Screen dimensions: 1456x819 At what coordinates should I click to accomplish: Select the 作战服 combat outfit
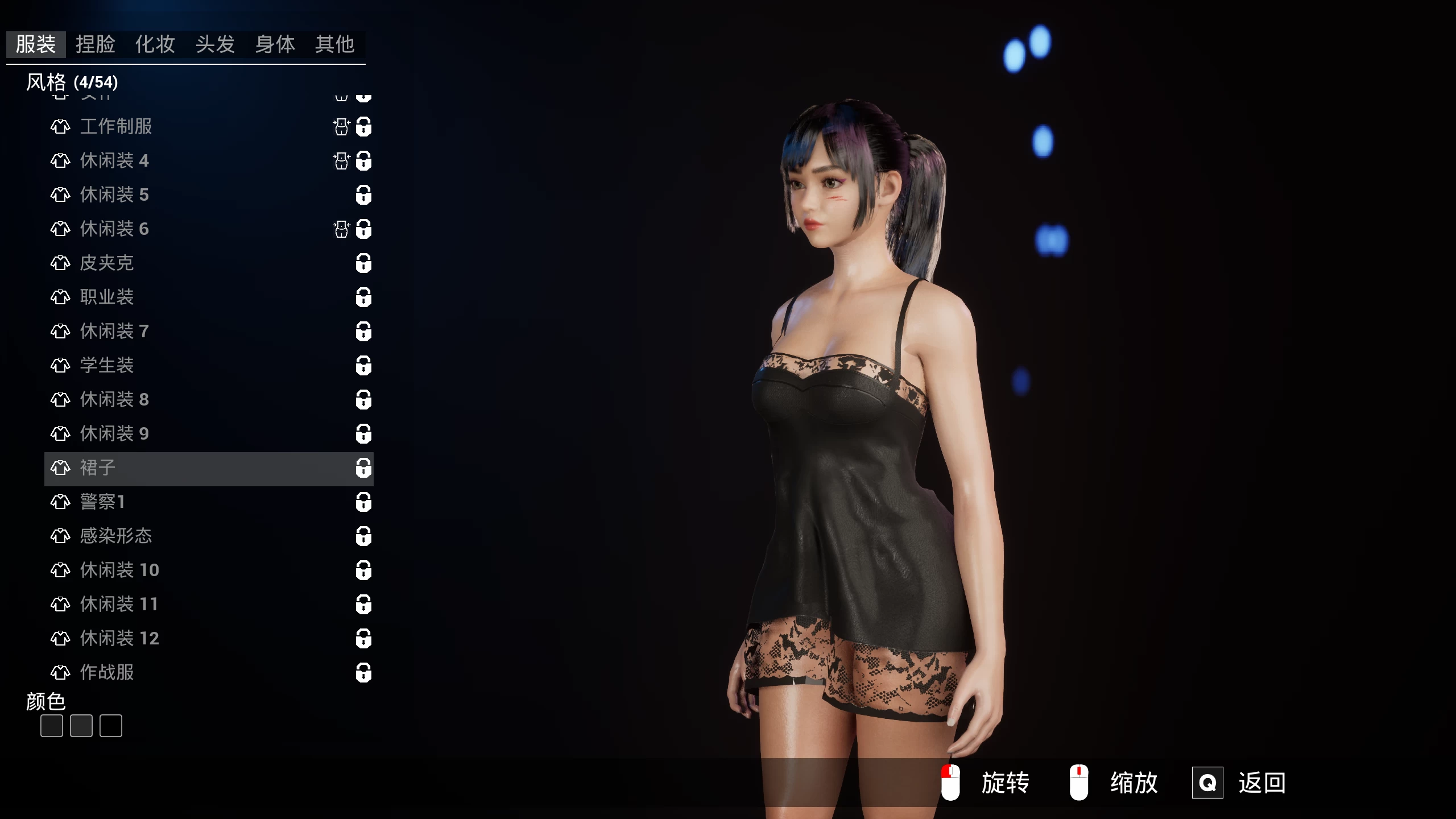point(107,672)
